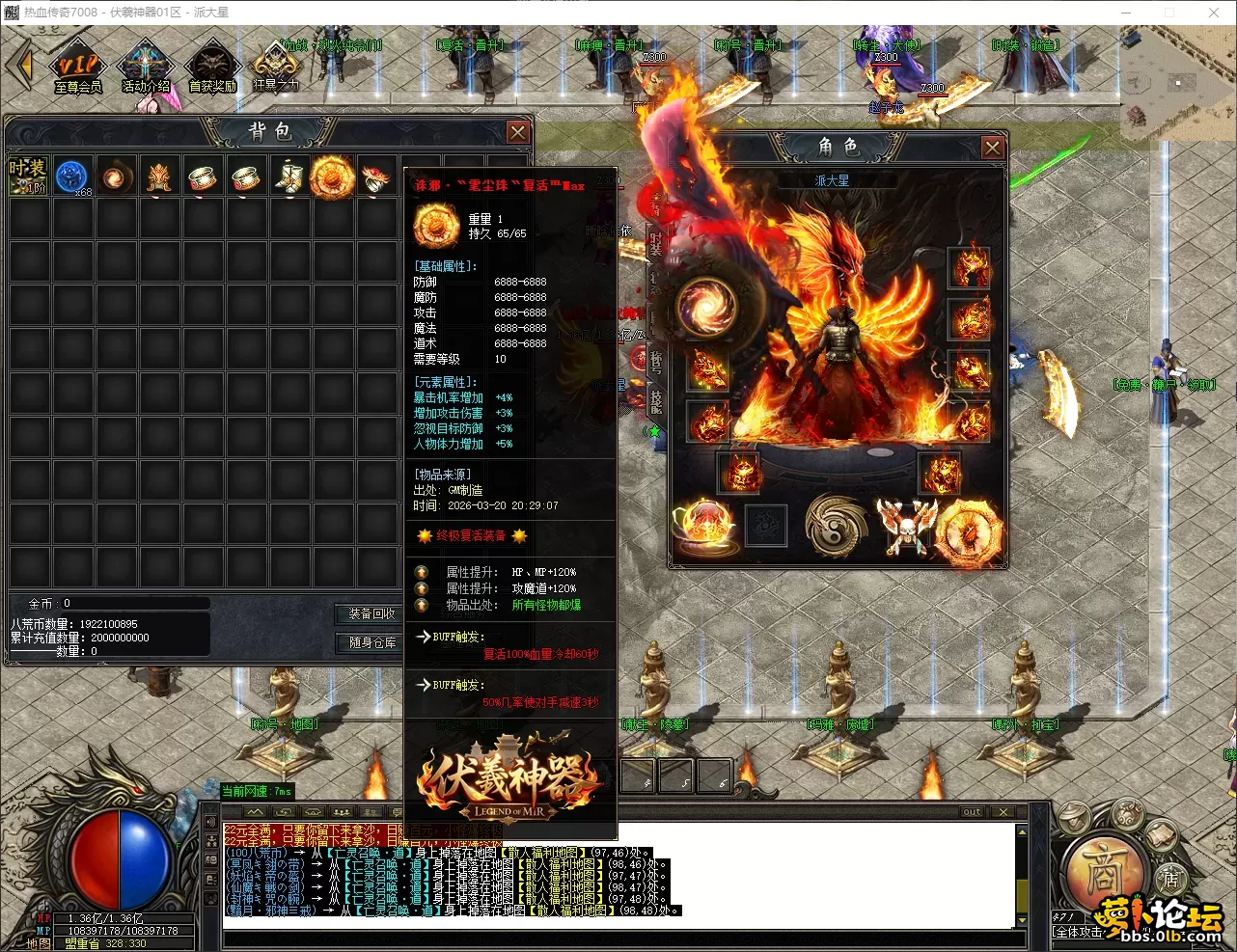Open the 随身仓库 portable warehouse
The height and width of the screenshot is (952, 1237).
point(371,642)
